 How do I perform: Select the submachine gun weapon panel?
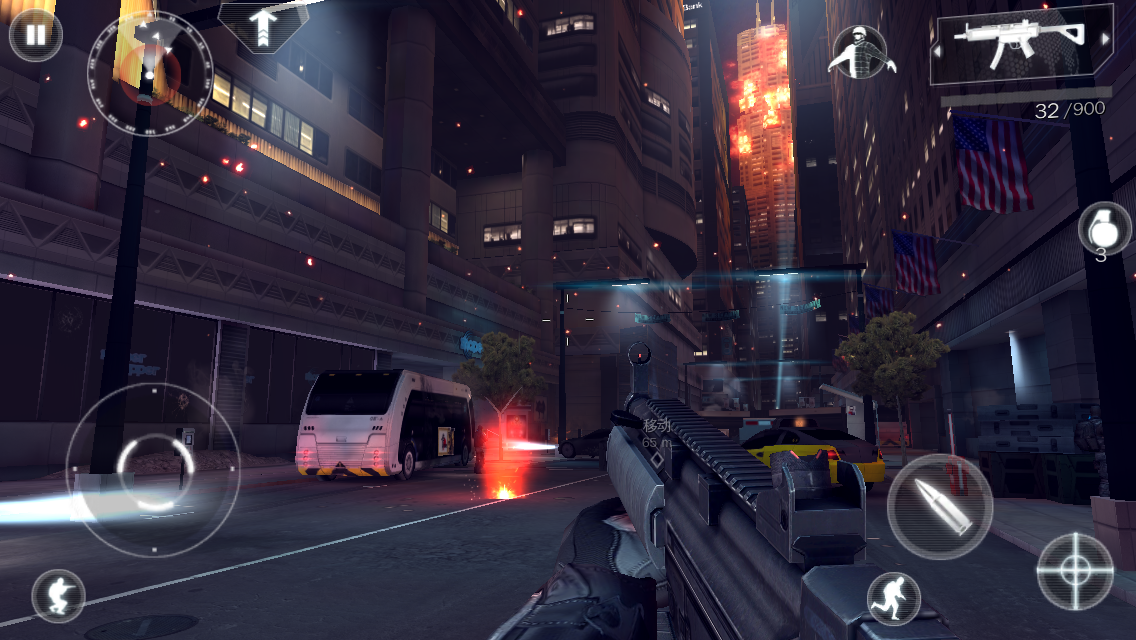(1020, 43)
